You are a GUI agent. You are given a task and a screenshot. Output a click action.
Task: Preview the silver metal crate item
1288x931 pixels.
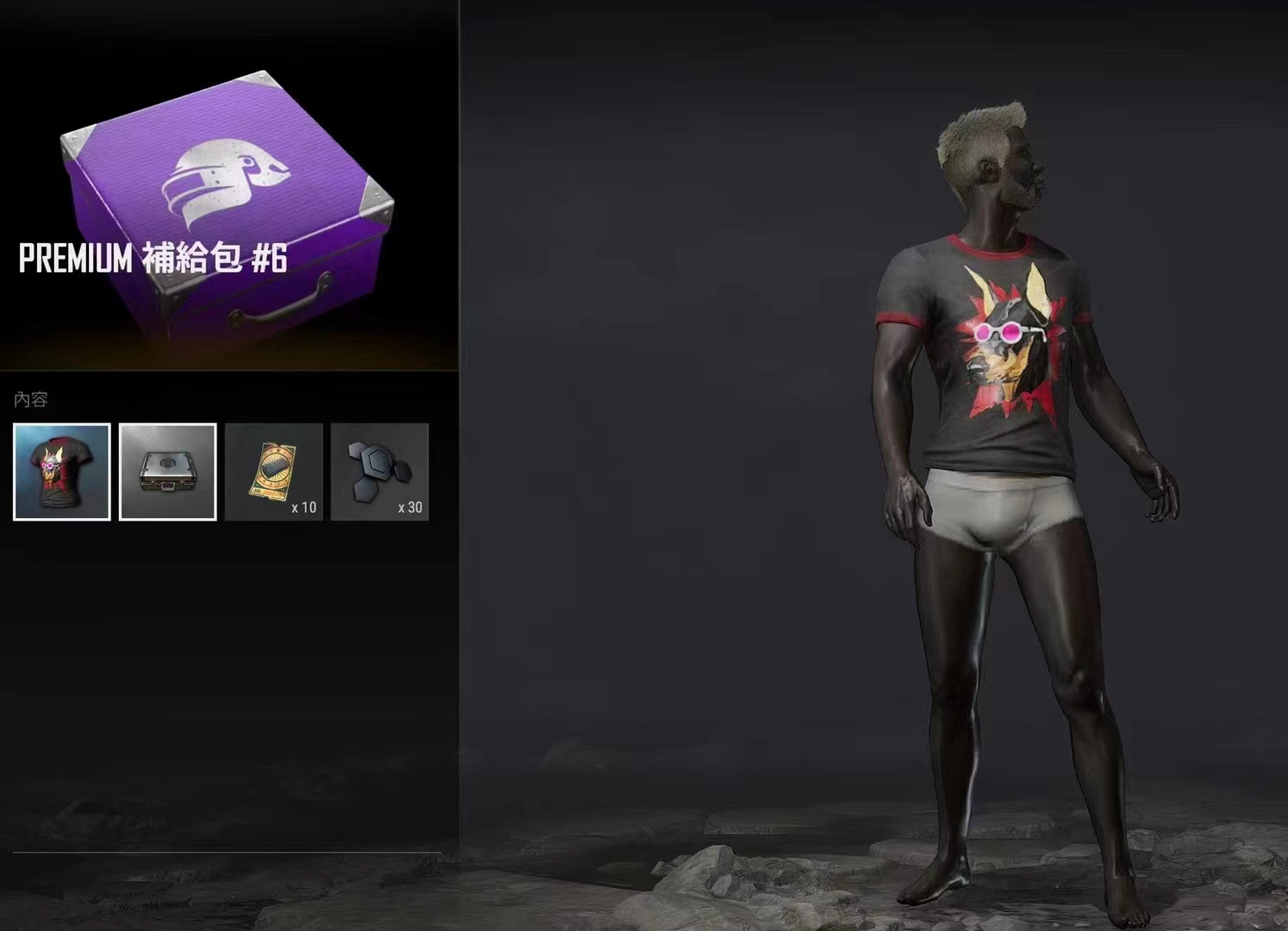point(167,472)
